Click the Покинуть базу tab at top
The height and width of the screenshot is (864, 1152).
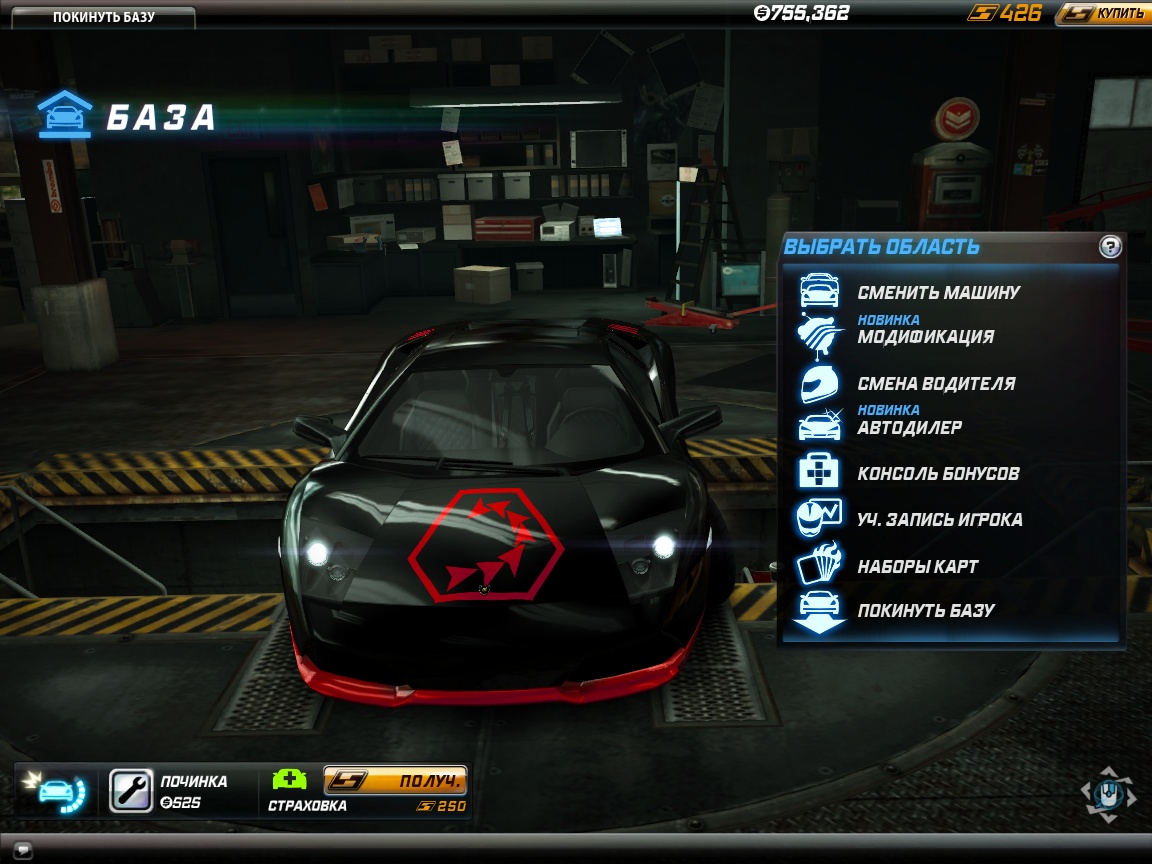click(x=103, y=17)
